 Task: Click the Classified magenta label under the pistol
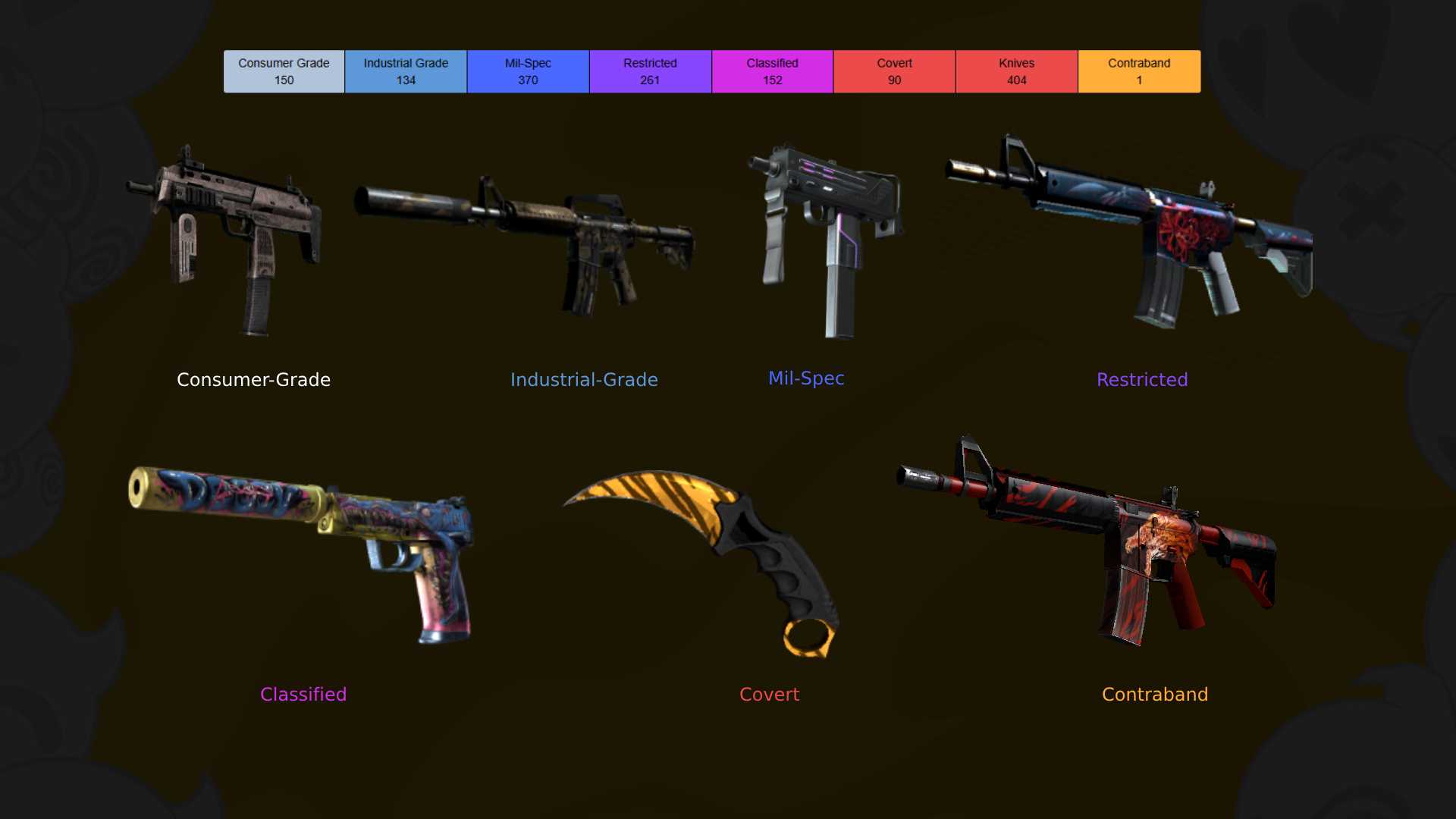pos(303,694)
